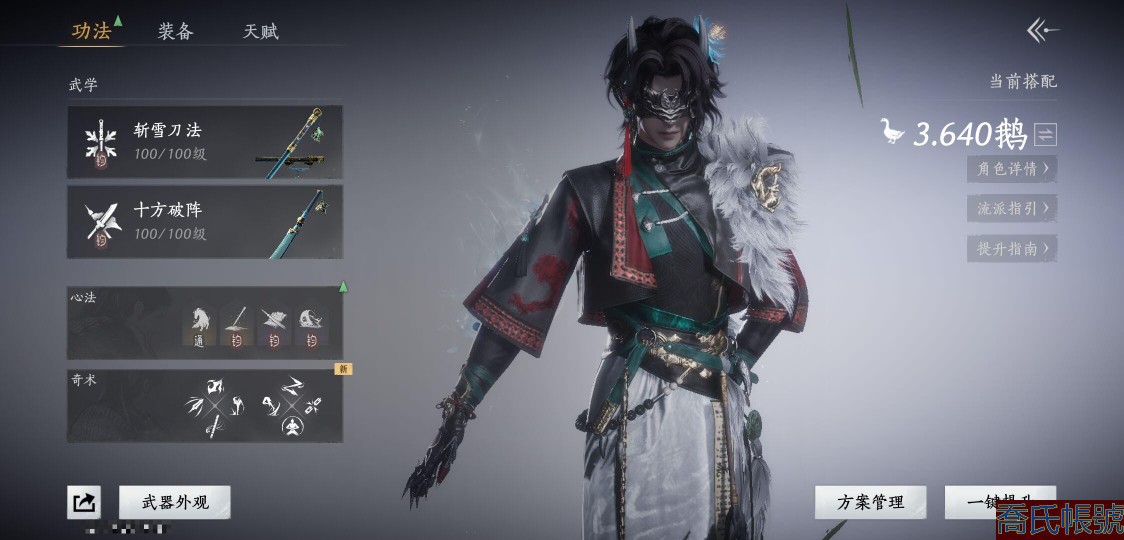Go back with the arrow button

[x=1042, y=31]
